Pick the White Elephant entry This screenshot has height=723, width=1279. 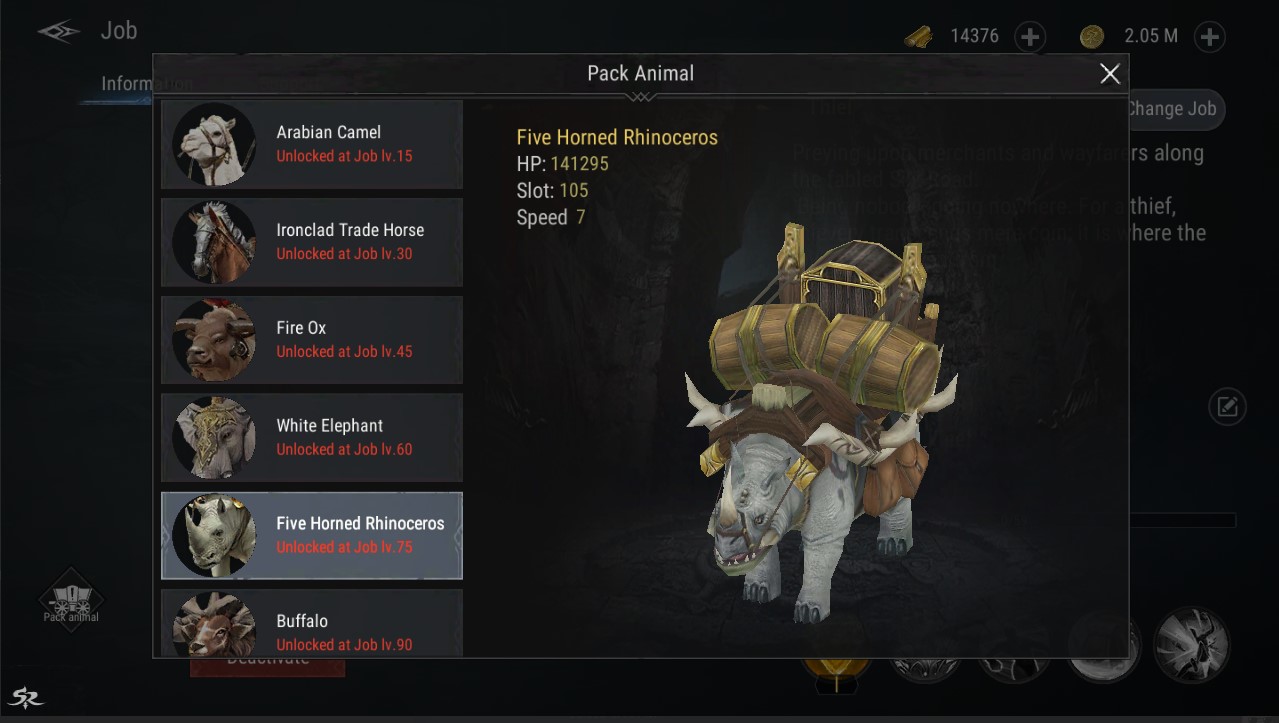pyautogui.click(x=312, y=438)
